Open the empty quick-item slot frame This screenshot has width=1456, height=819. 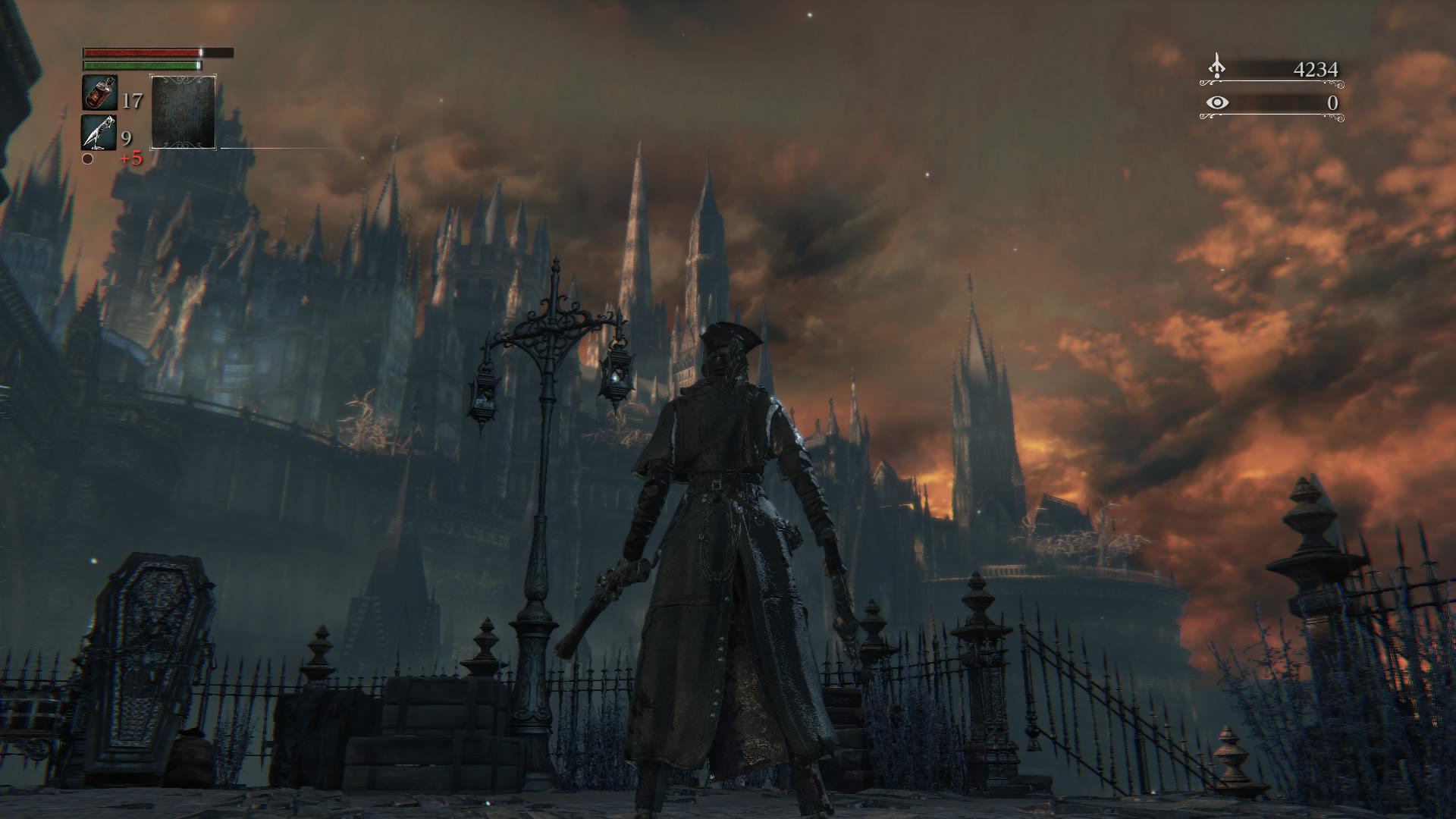pos(182,111)
